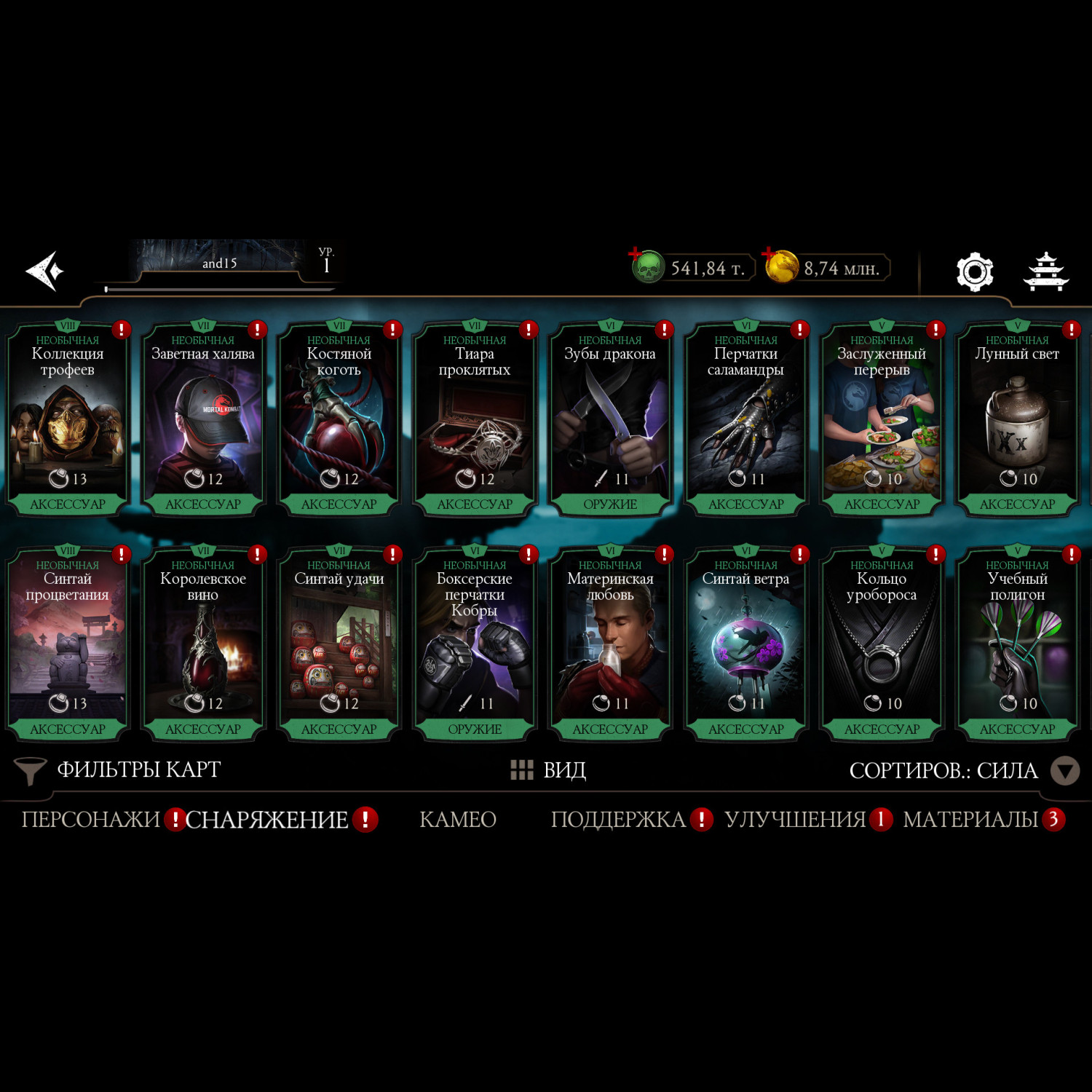
Task: Open the Лунный свет jug card
Action: click(1017, 419)
